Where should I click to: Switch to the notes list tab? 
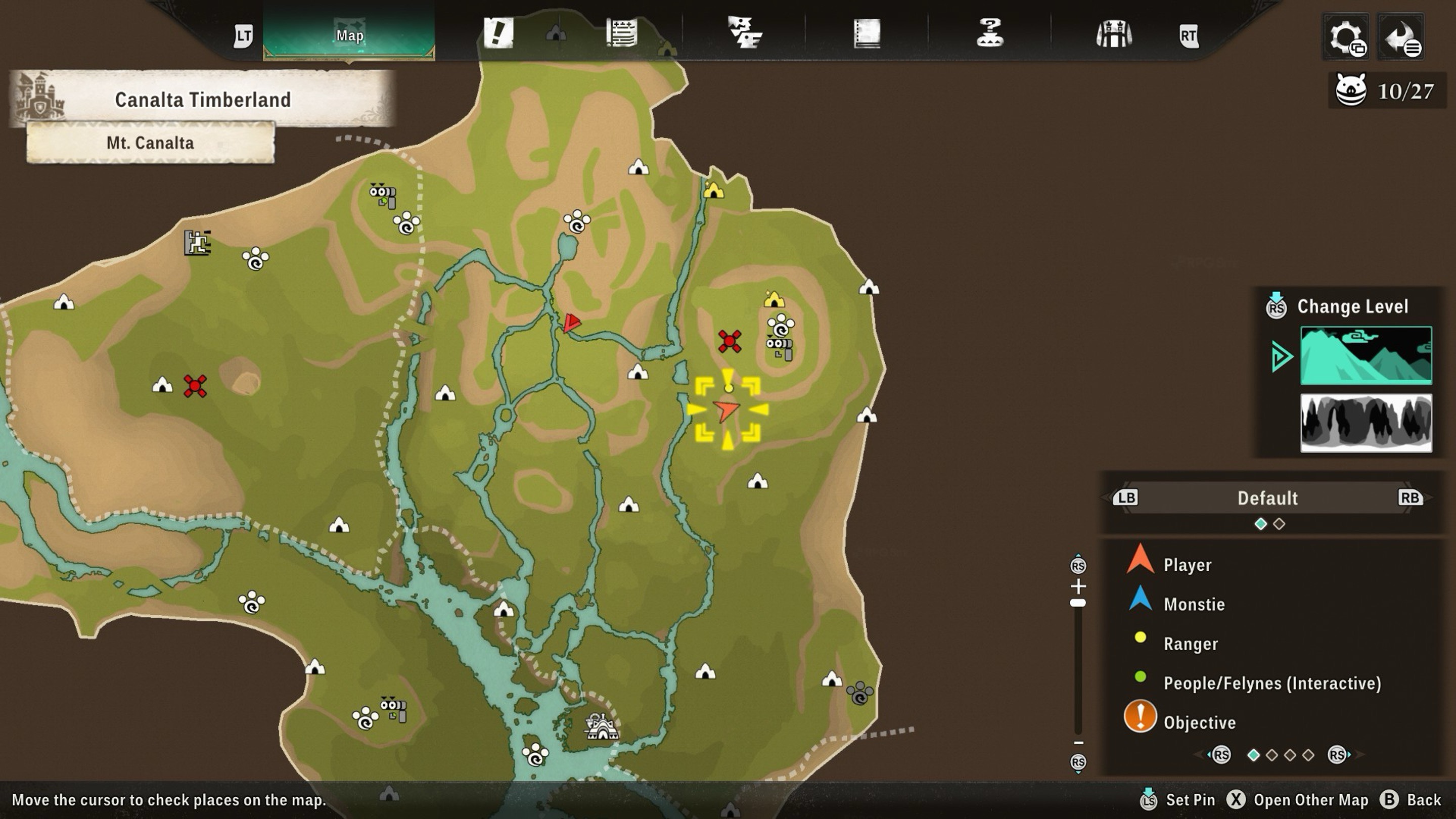(x=622, y=33)
